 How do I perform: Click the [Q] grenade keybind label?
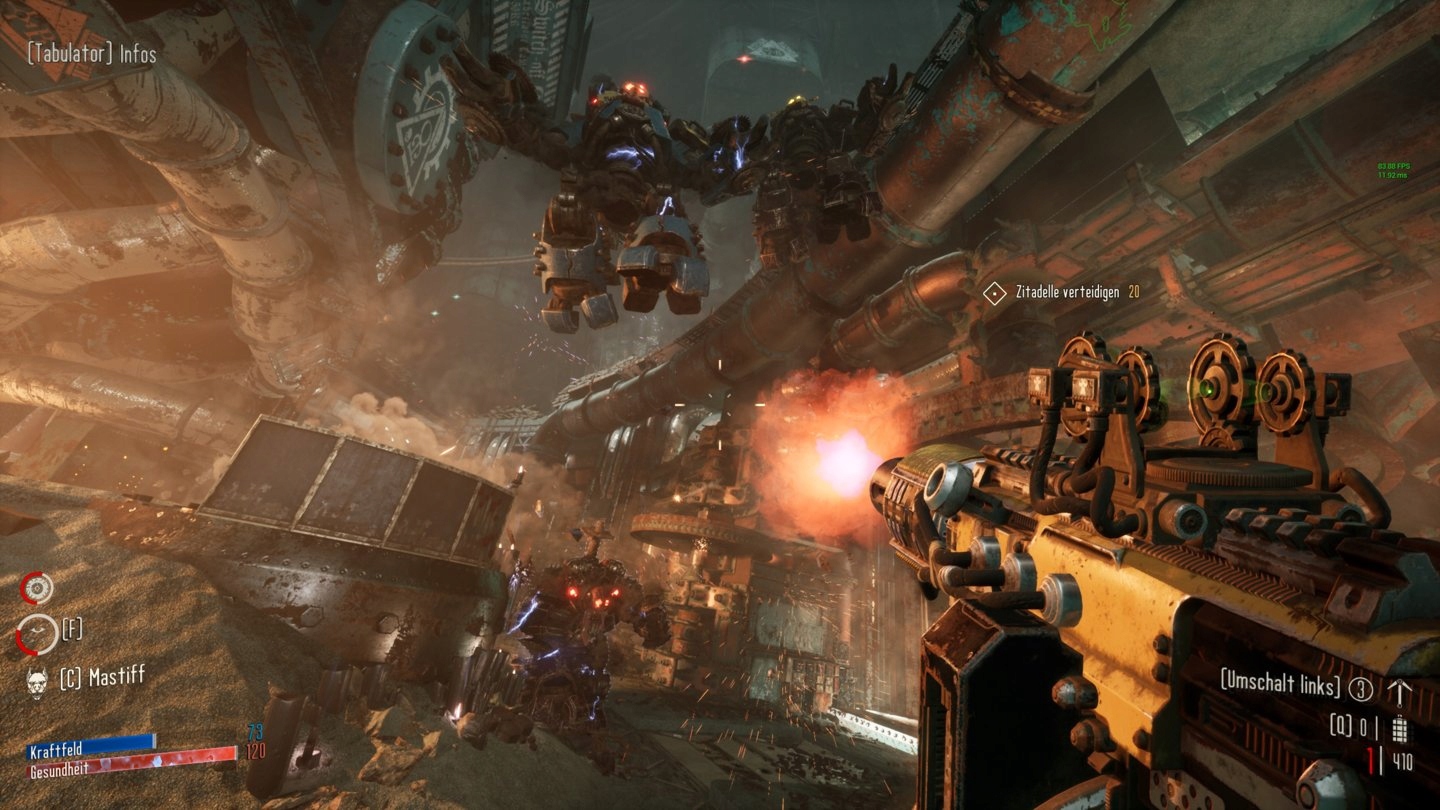pyautogui.click(x=1340, y=726)
